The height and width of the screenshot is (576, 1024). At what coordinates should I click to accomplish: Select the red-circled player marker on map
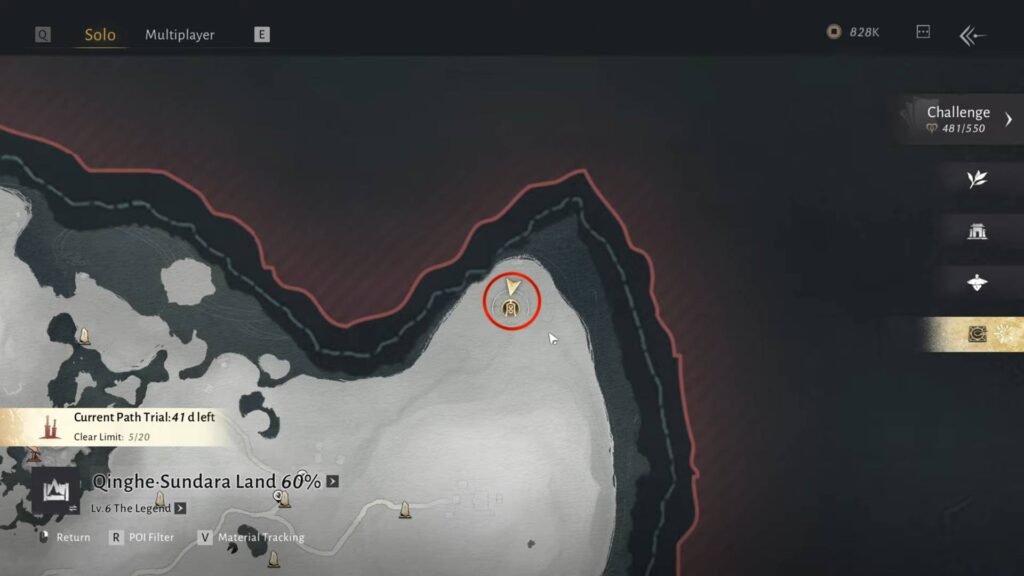(x=512, y=300)
